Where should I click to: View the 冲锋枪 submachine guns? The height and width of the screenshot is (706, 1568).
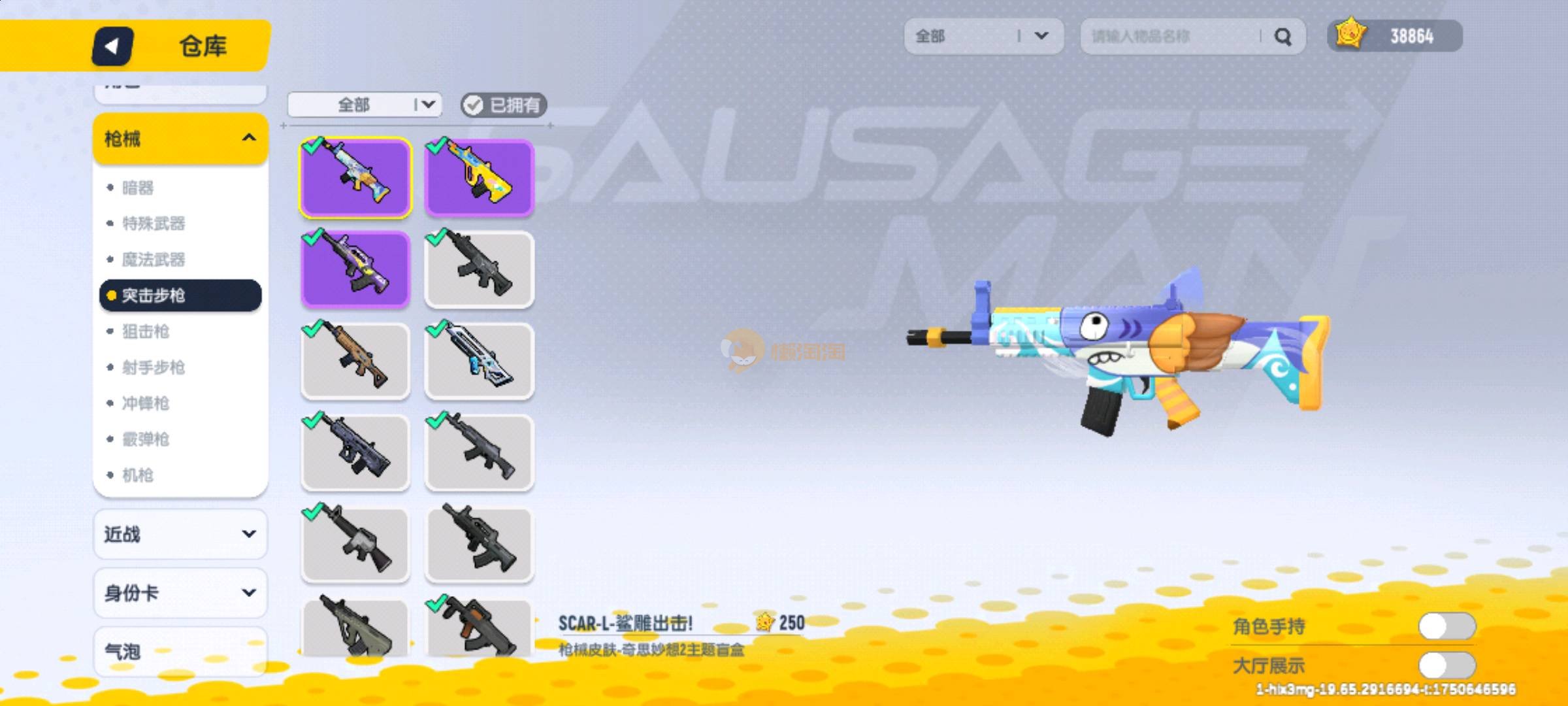pyautogui.click(x=146, y=403)
